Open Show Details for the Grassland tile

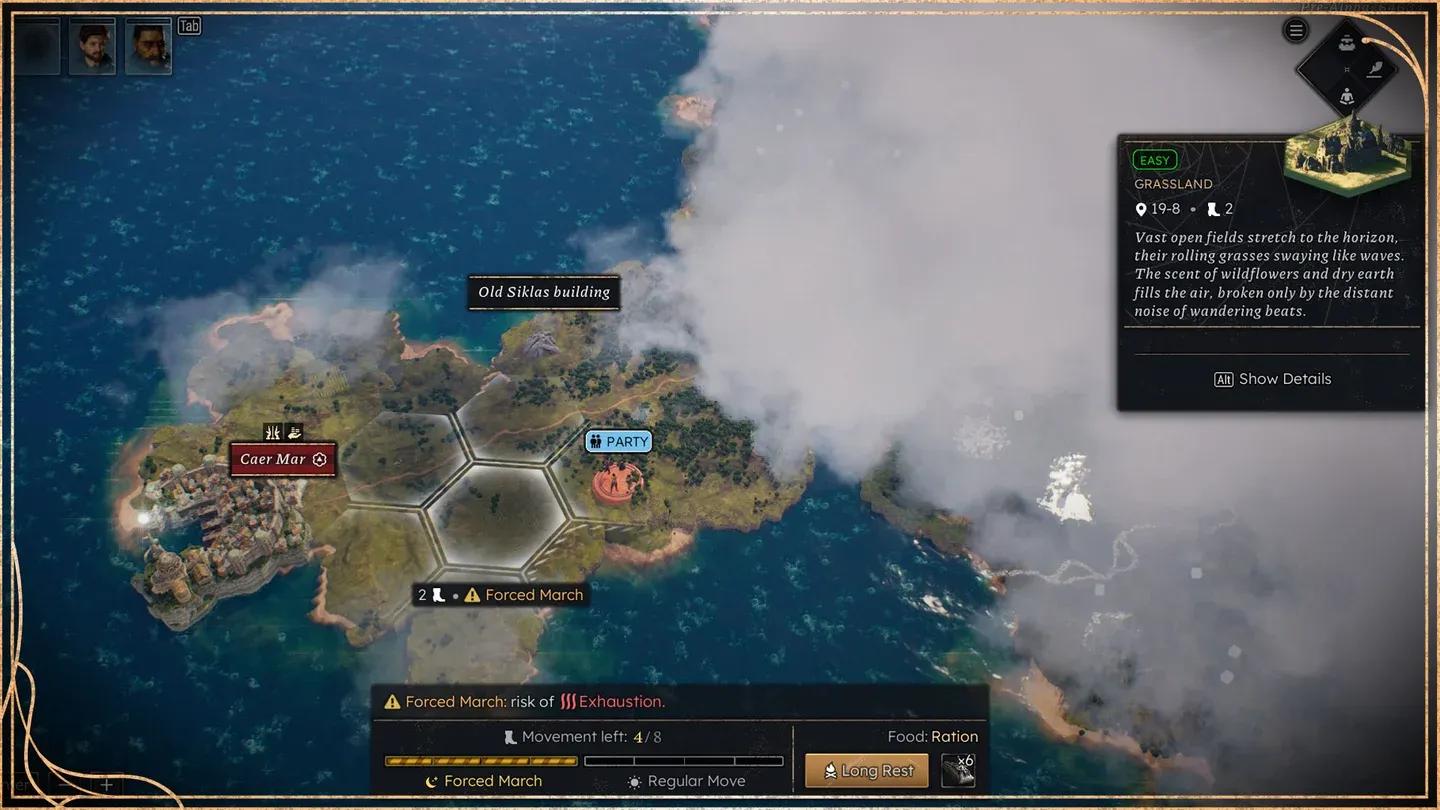1272,378
